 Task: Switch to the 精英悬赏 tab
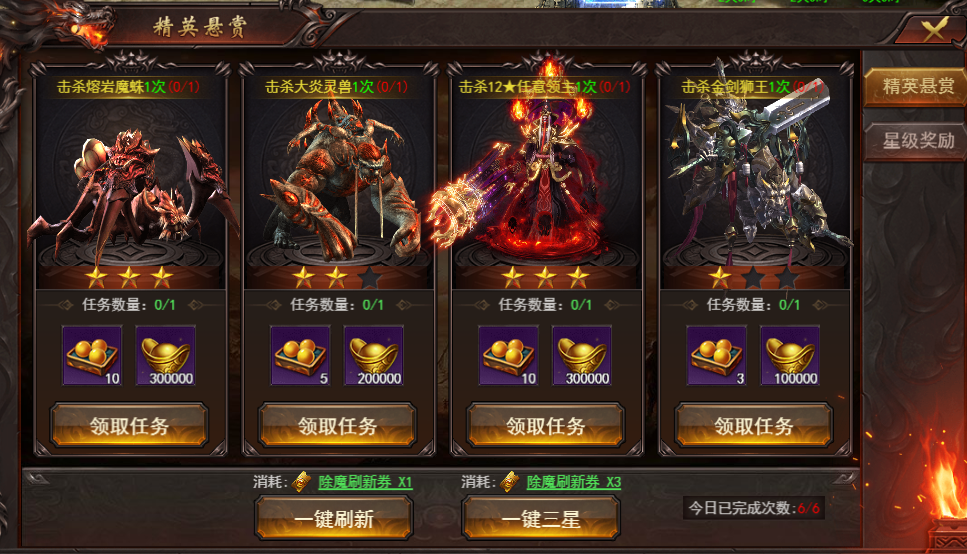(917, 87)
